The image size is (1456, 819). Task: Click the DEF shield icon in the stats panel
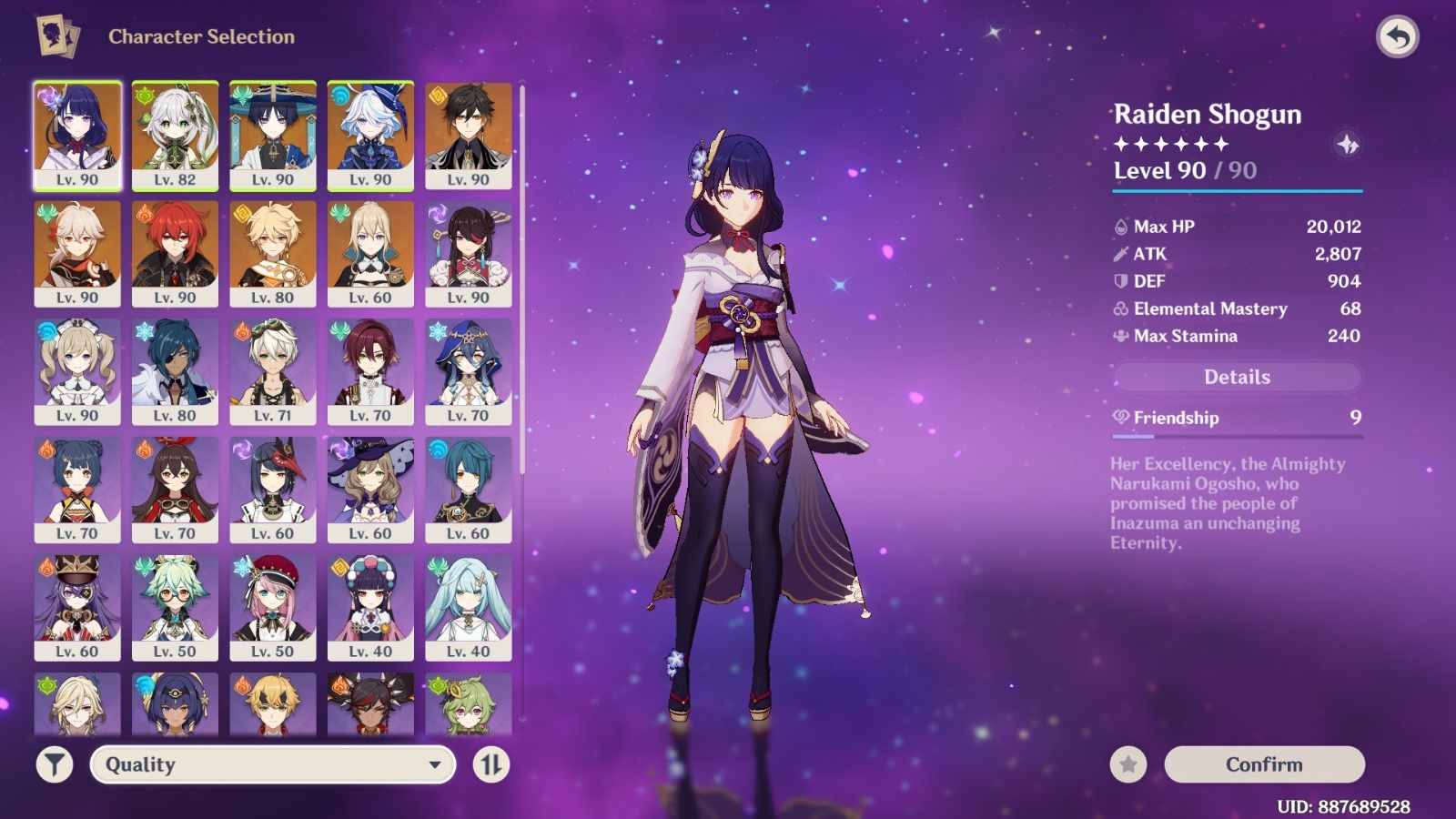point(1119,282)
